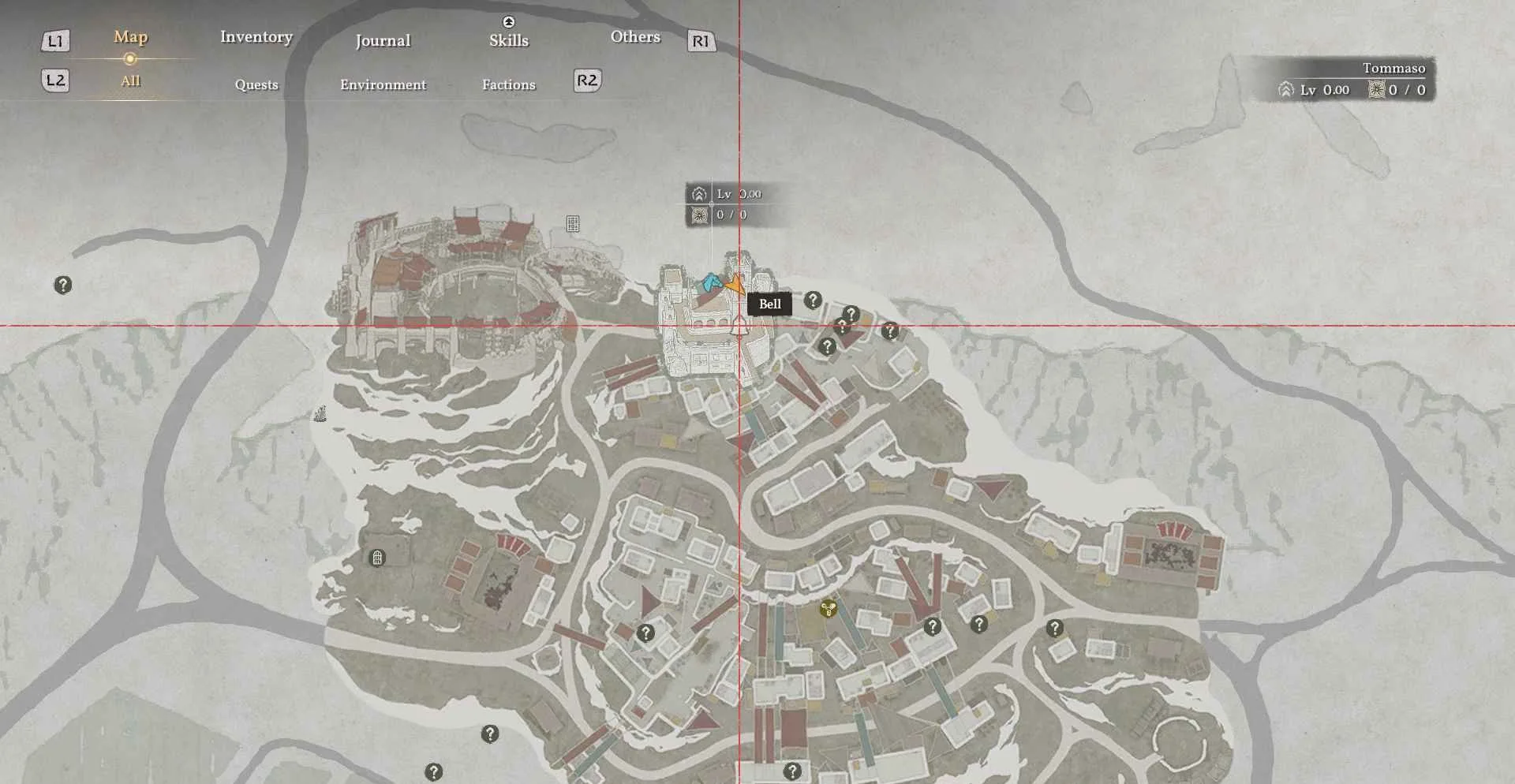Select the yellow round map marker
The image size is (1515, 784).
(828, 609)
